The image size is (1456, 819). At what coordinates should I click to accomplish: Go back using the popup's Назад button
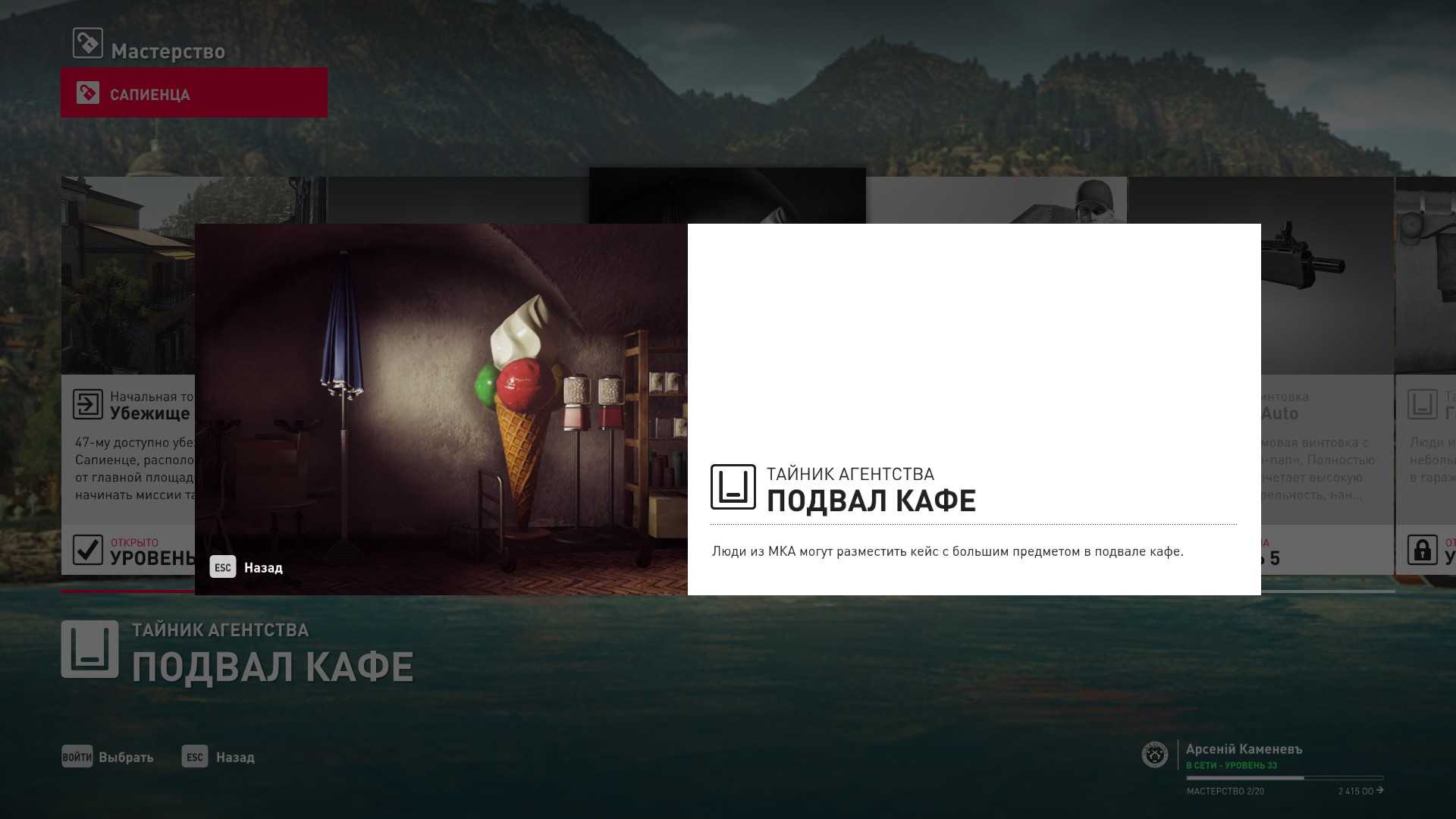(x=247, y=567)
